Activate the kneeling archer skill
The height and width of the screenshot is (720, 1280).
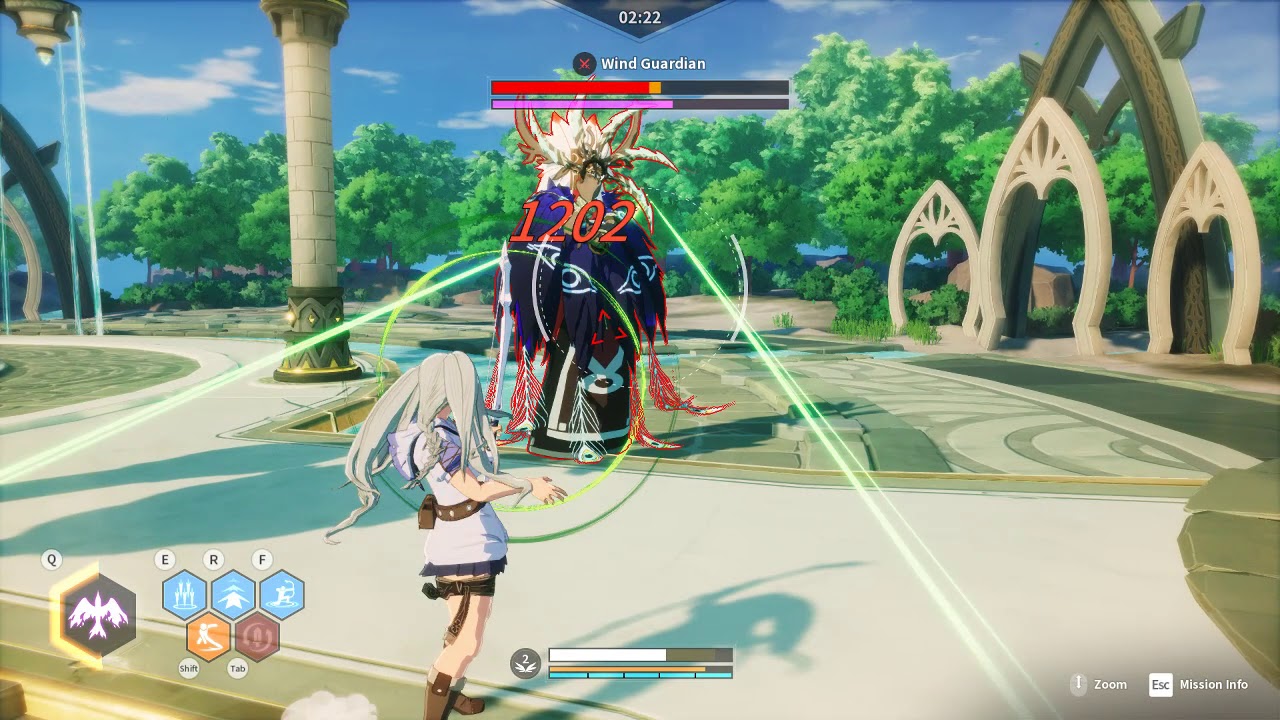(x=282, y=595)
